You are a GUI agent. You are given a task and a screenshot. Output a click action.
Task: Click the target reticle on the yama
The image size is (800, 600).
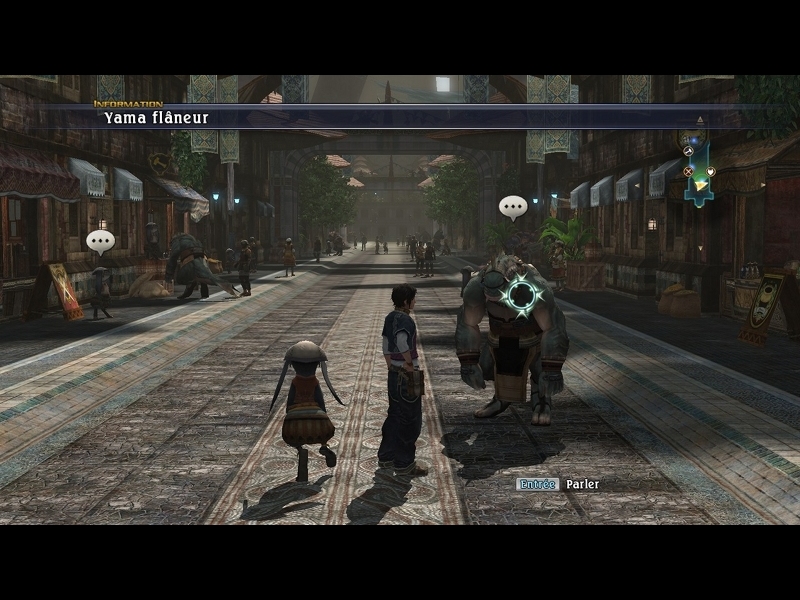point(521,295)
